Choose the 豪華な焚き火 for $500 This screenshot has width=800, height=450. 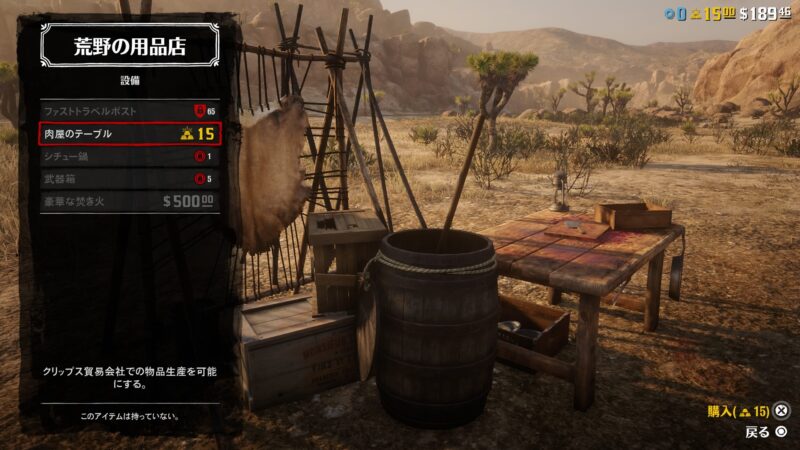click(128, 201)
